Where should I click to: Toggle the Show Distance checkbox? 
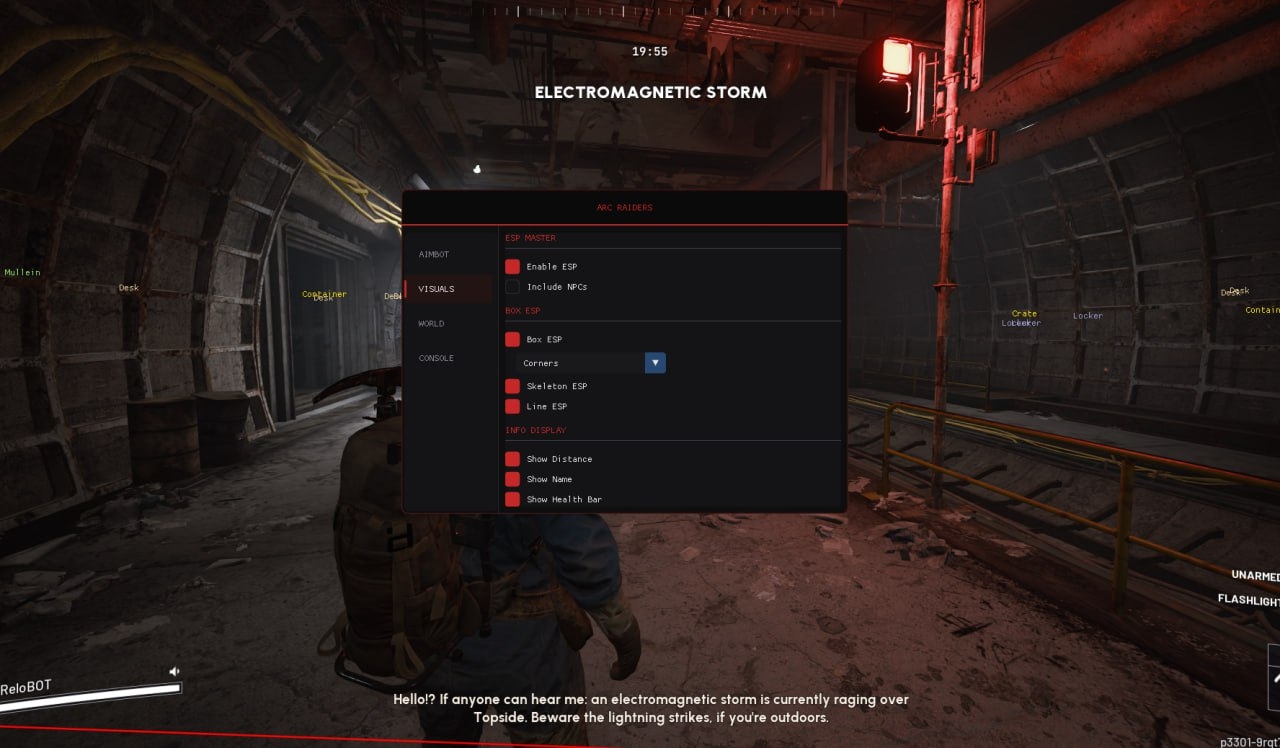pyautogui.click(x=513, y=459)
